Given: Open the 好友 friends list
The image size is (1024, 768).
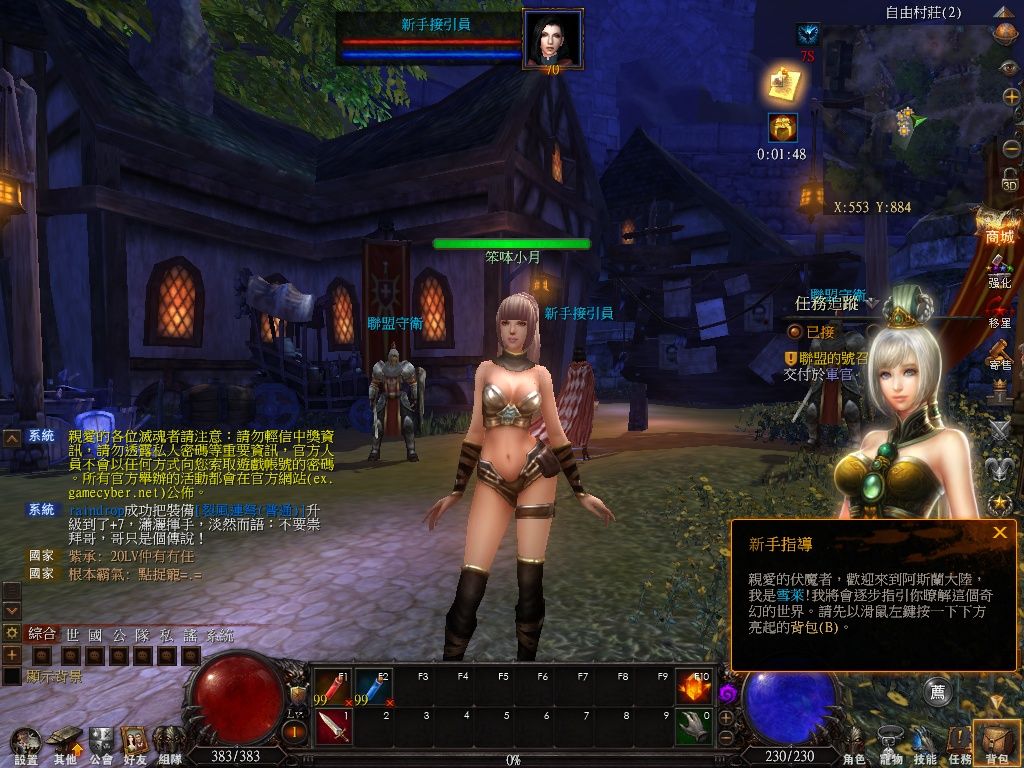Looking at the screenshot, I should click(x=135, y=744).
